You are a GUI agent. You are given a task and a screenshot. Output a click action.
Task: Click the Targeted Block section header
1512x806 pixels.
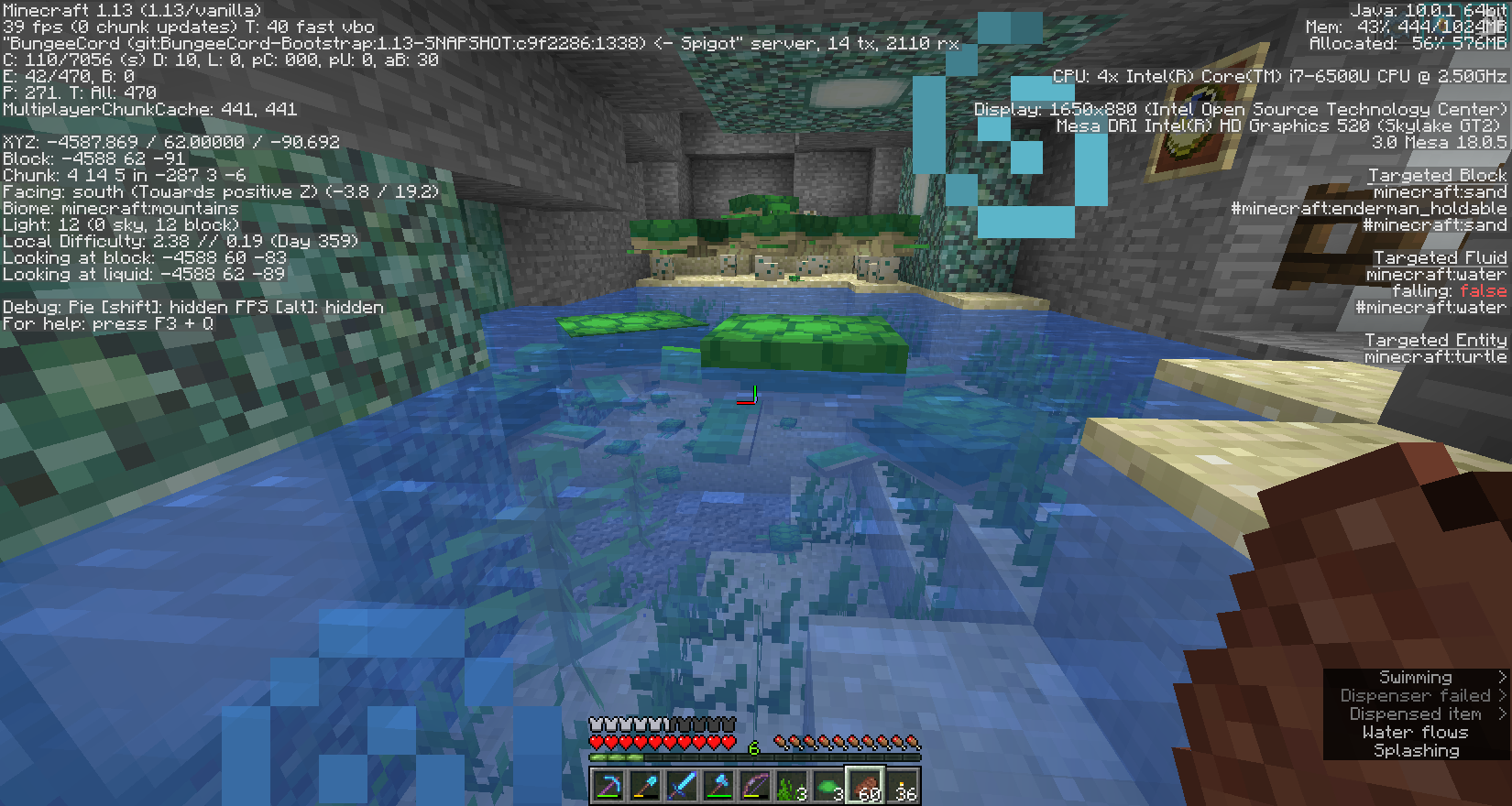tap(1436, 175)
